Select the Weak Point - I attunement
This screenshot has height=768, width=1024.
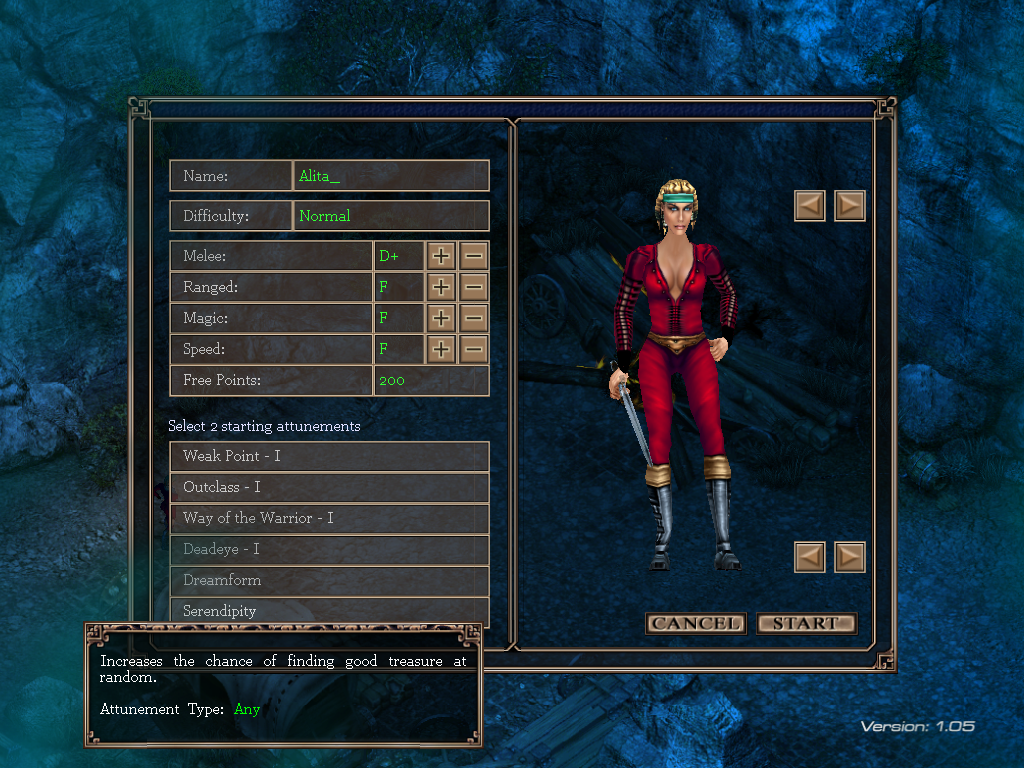(329, 456)
